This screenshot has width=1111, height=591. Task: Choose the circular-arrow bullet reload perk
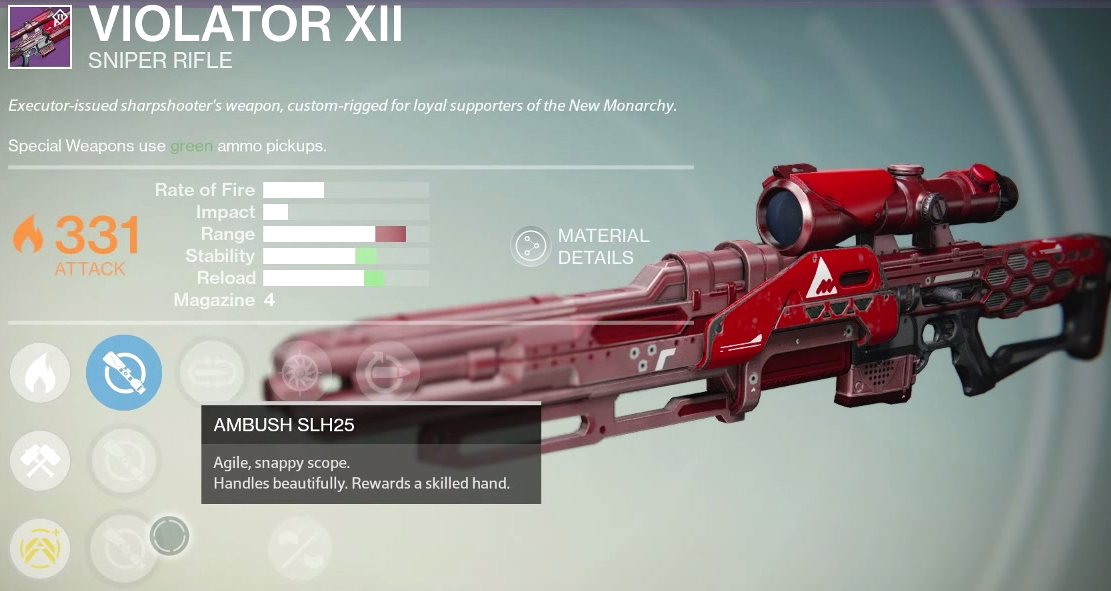(x=386, y=373)
